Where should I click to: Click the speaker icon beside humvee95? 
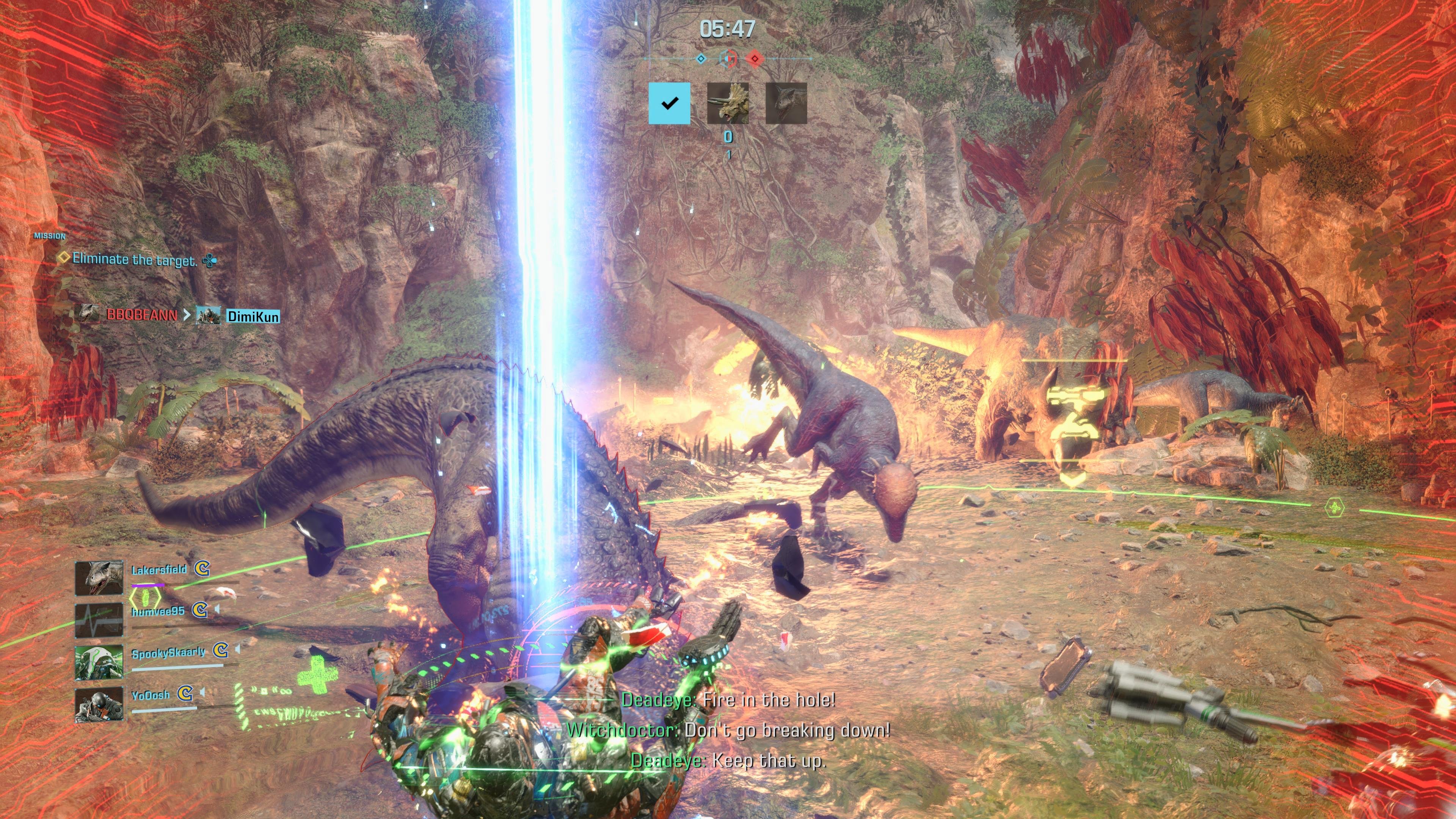click(x=217, y=609)
